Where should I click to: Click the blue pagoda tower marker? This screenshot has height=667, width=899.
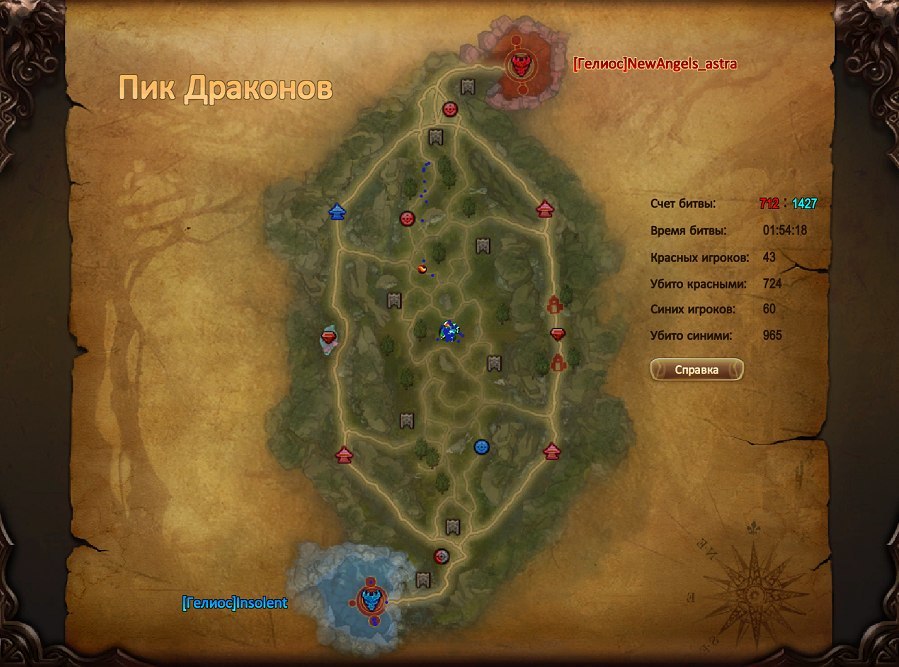pos(337,211)
